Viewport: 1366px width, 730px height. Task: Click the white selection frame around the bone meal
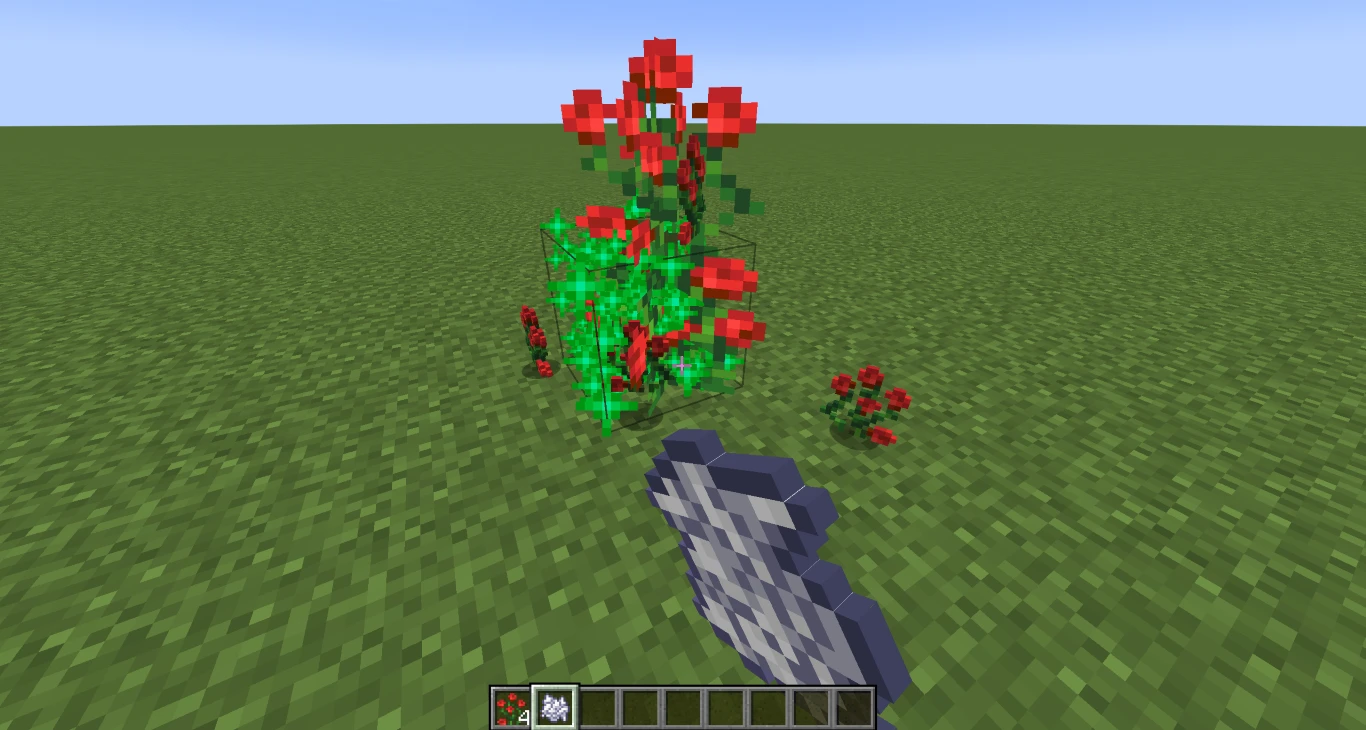555,690
